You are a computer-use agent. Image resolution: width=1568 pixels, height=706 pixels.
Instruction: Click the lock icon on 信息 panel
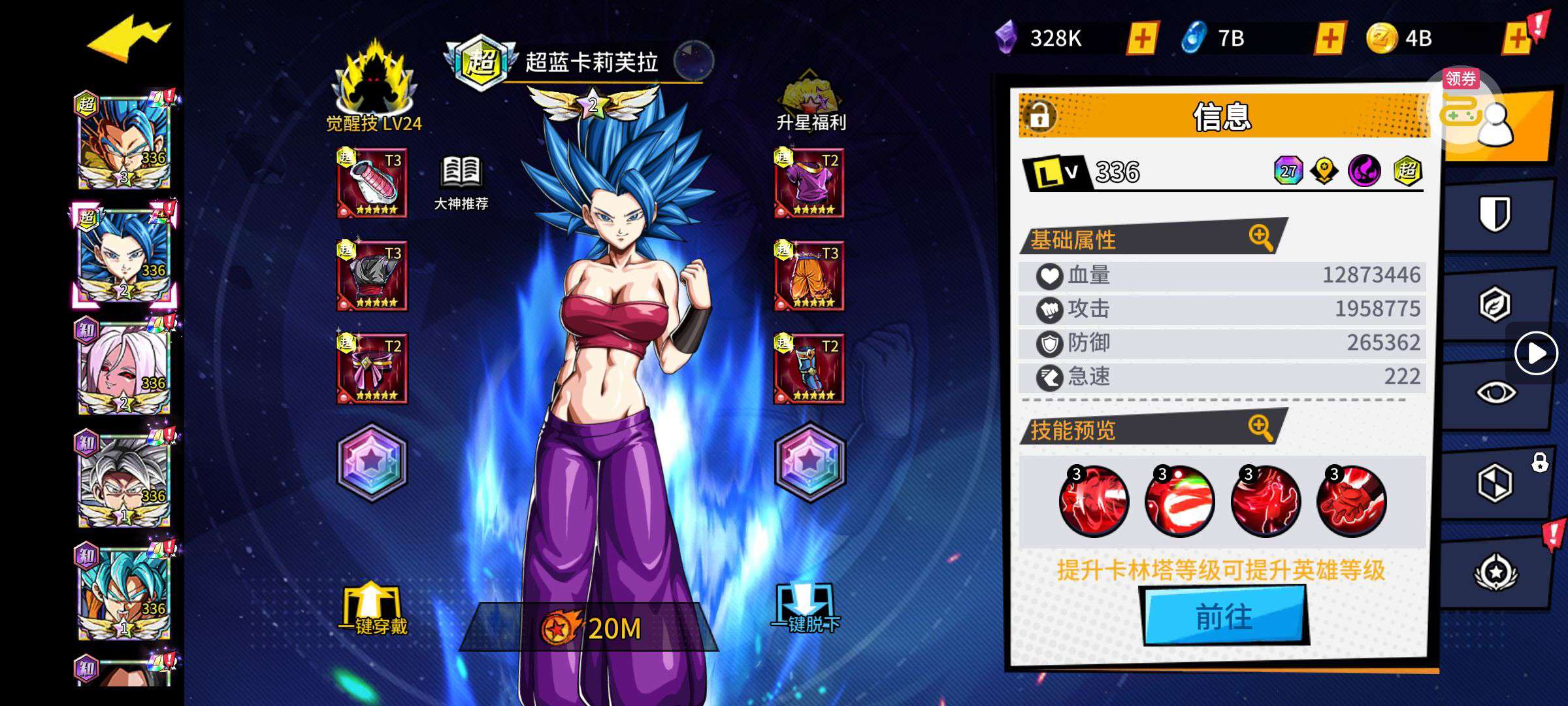point(1039,116)
